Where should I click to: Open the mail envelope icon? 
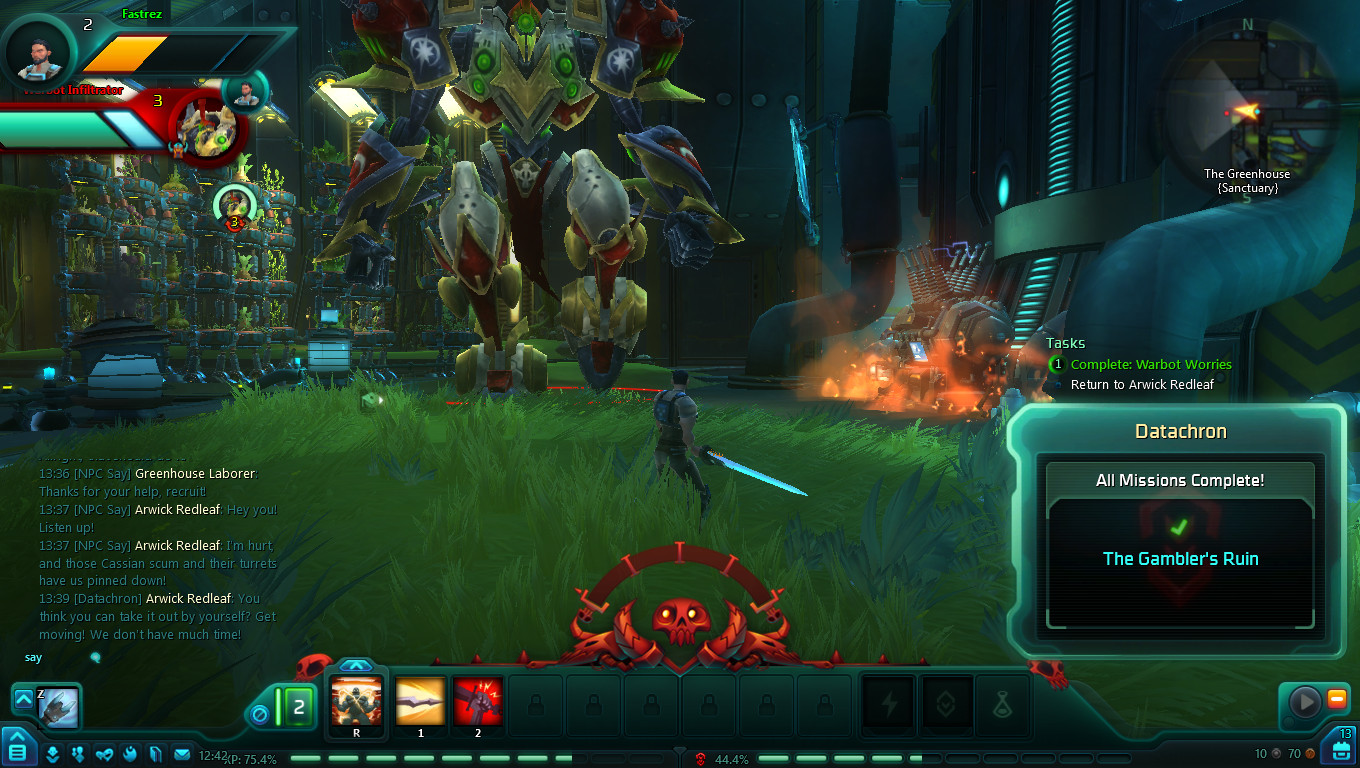[180, 753]
